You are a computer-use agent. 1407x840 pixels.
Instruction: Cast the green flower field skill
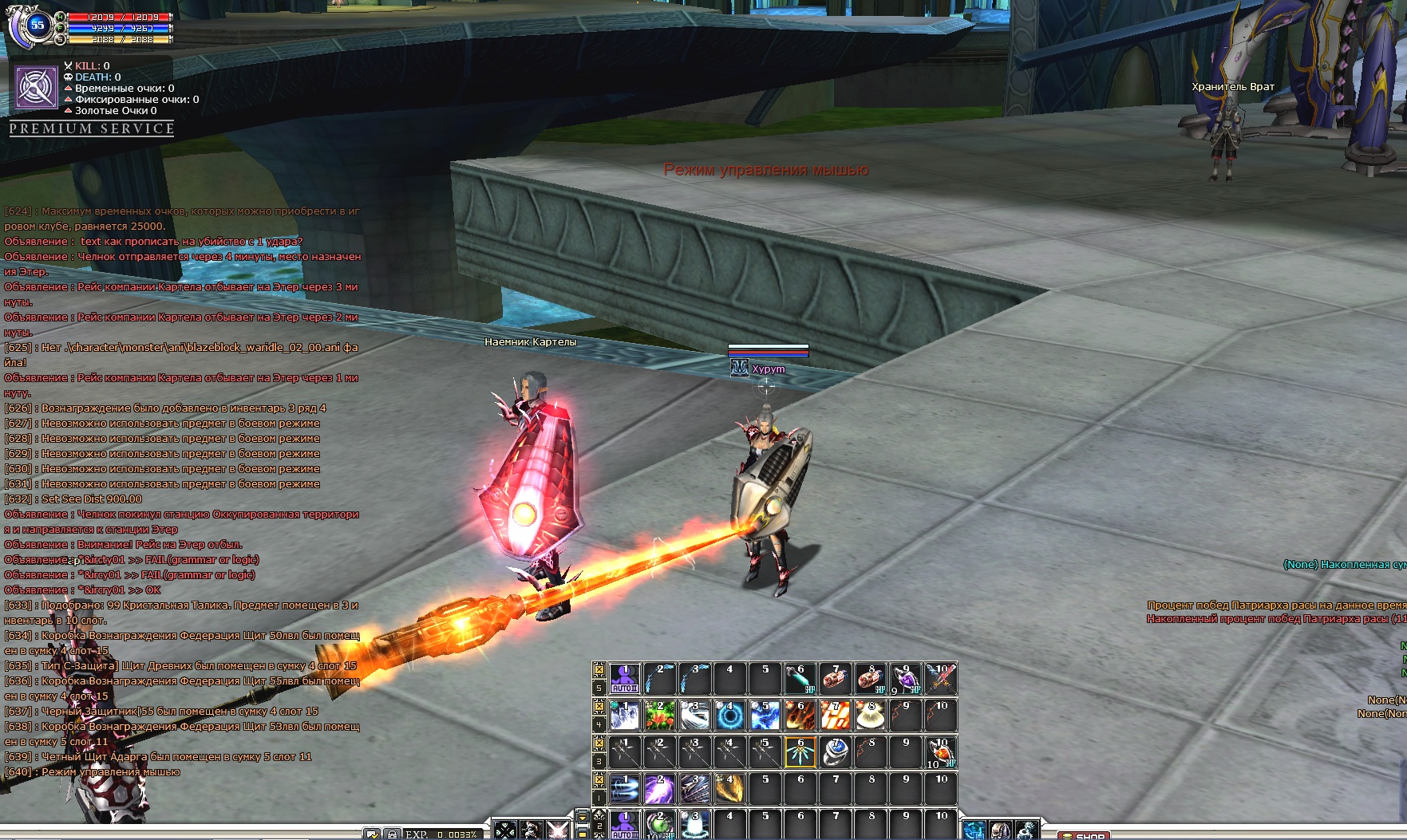[659, 716]
